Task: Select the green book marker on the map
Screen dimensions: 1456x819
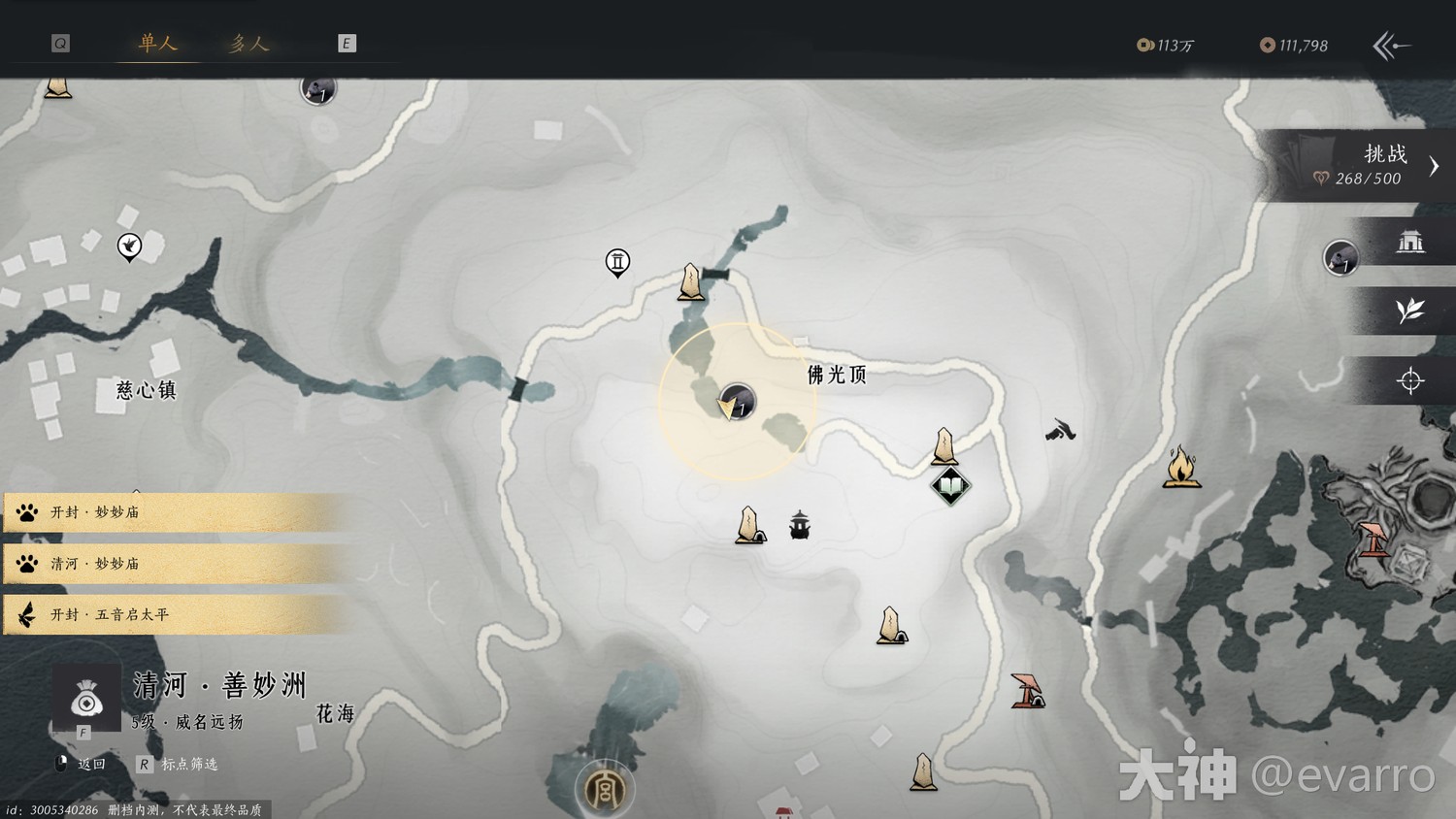Action: 950,485
